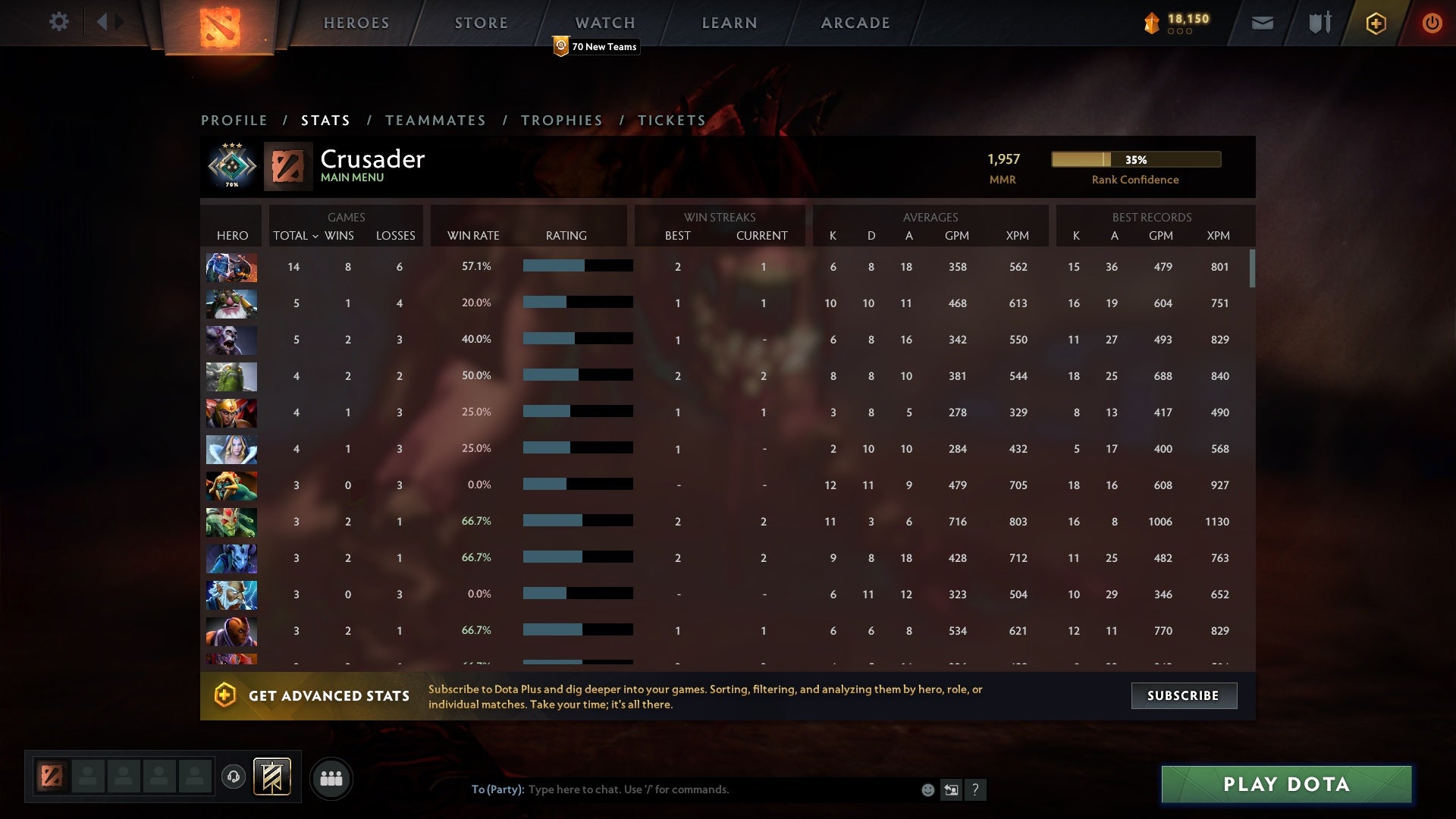
Task: Open the settings gear icon
Action: click(x=59, y=22)
